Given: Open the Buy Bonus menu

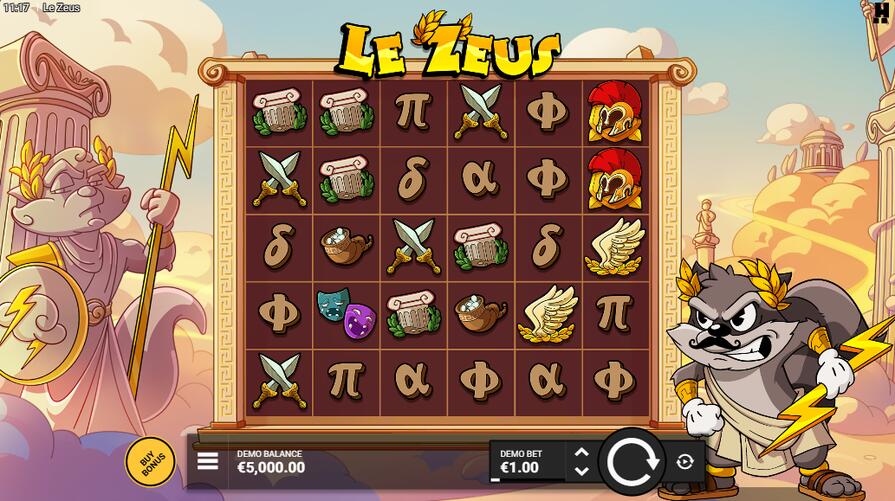Looking at the screenshot, I should click(x=150, y=462).
